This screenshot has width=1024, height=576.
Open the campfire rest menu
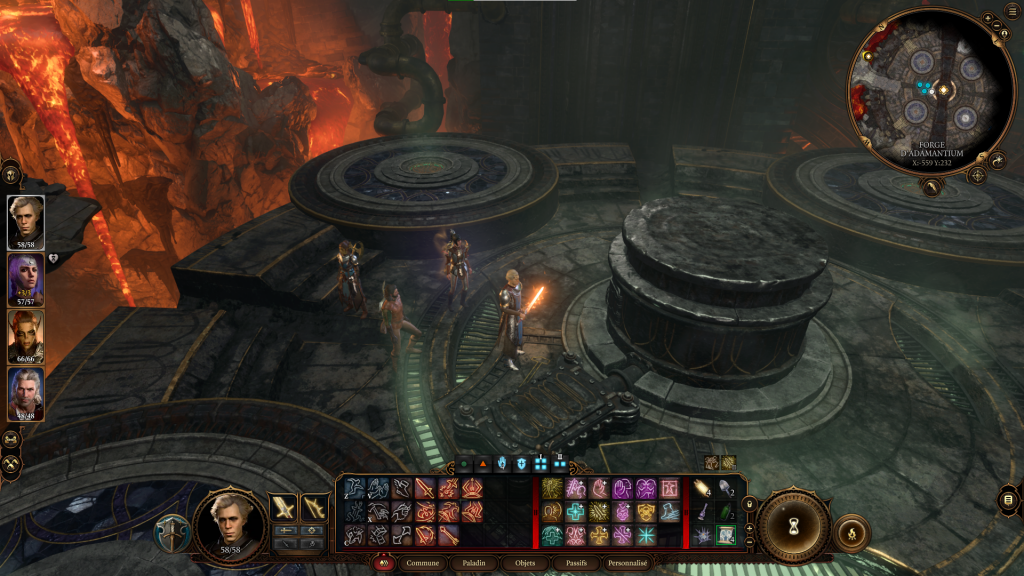pyautogui.click(x=851, y=531)
